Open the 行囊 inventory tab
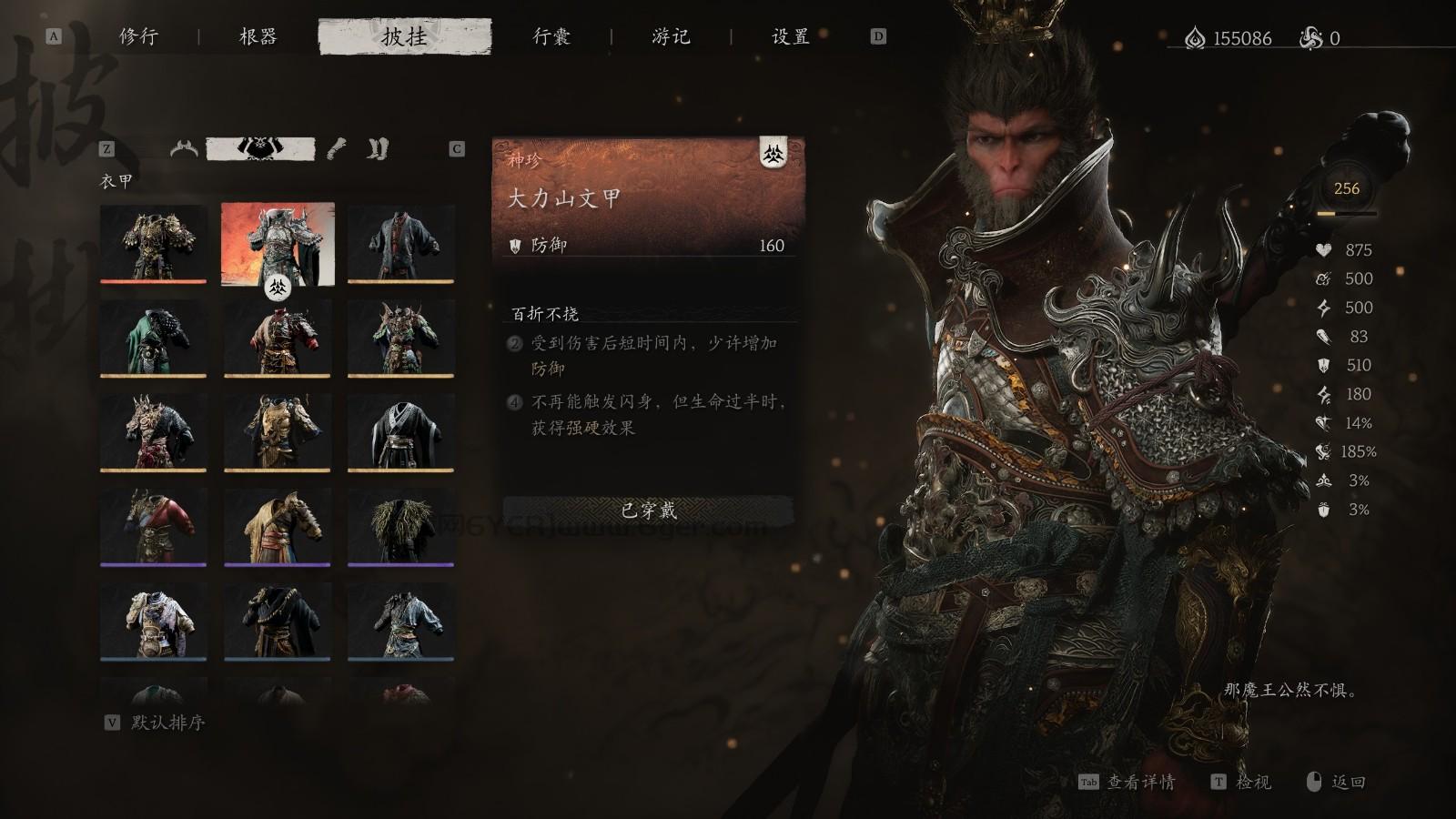 (x=551, y=36)
